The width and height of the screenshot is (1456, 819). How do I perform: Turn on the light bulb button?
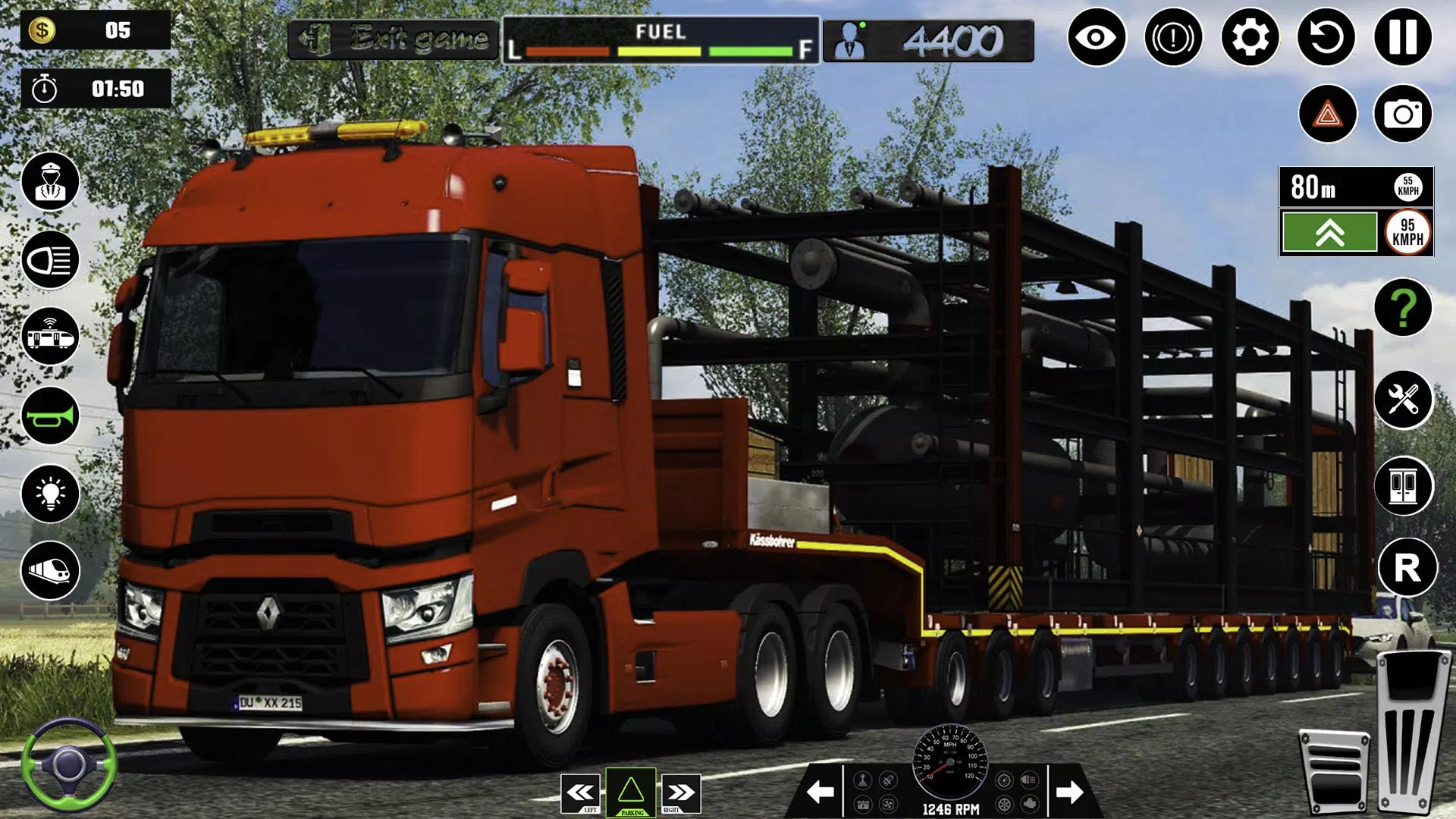[50, 494]
